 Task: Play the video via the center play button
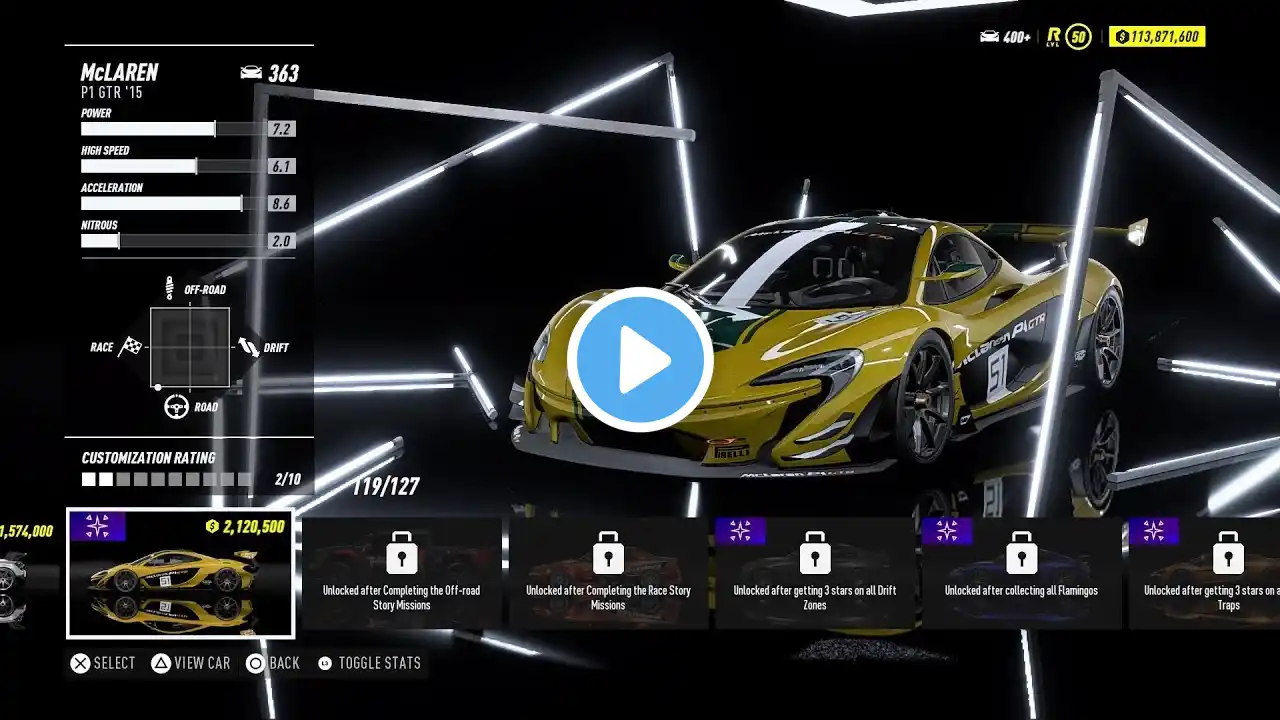640,360
